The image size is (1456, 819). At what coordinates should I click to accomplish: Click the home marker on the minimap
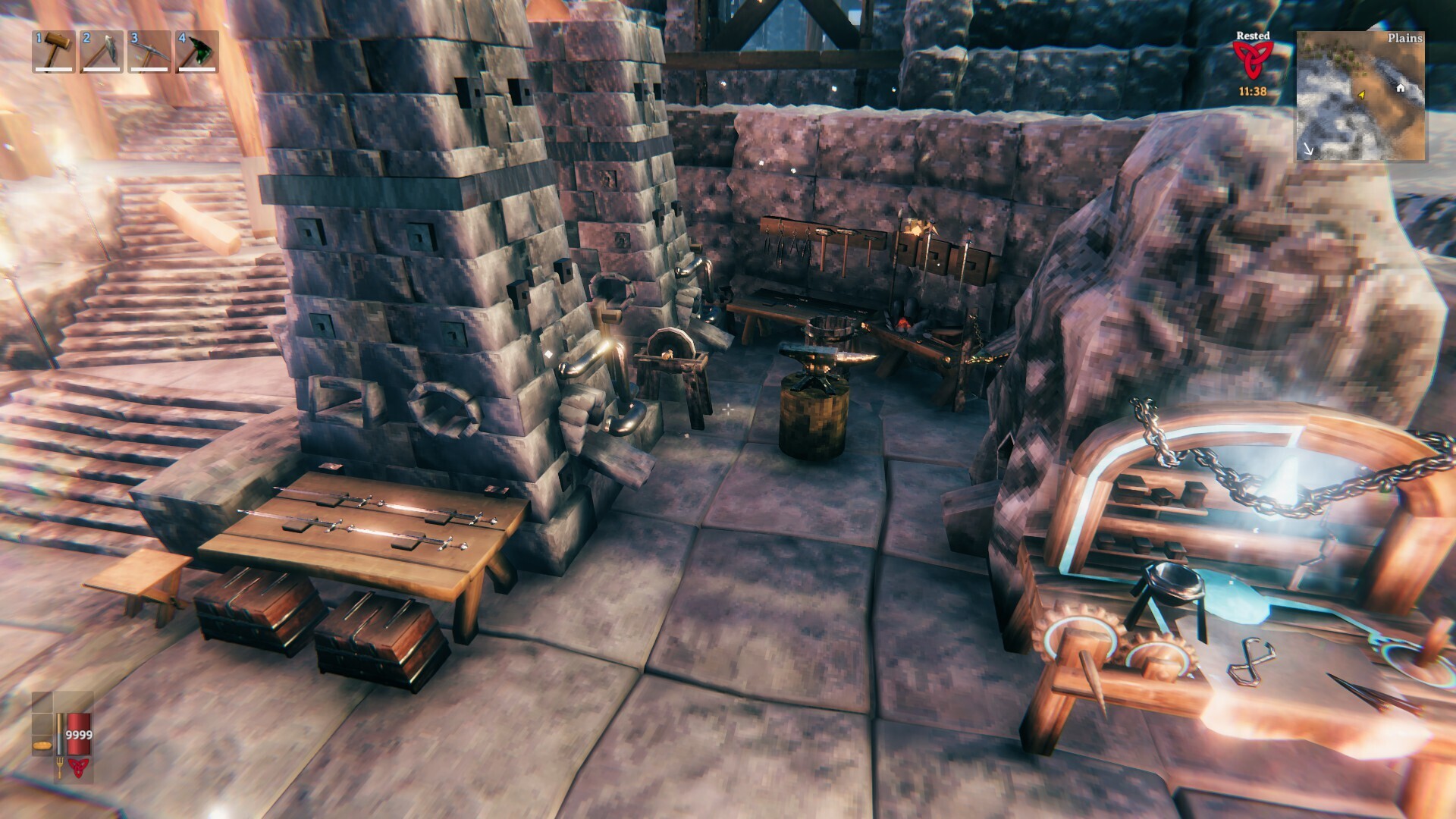point(1401,89)
